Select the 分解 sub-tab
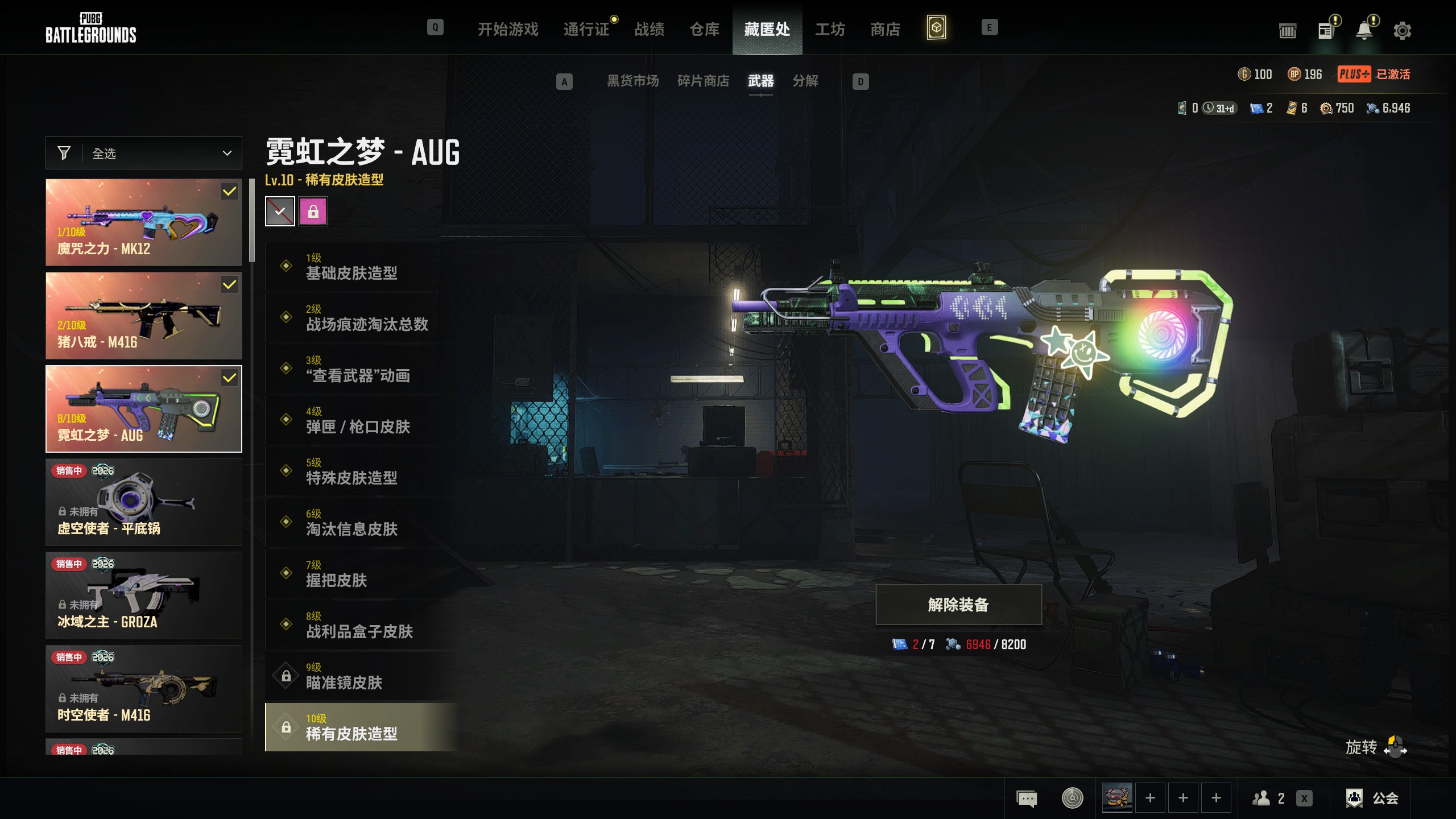Viewport: 1456px width, 819px height. pyautogui.click(x=805, y=81)
